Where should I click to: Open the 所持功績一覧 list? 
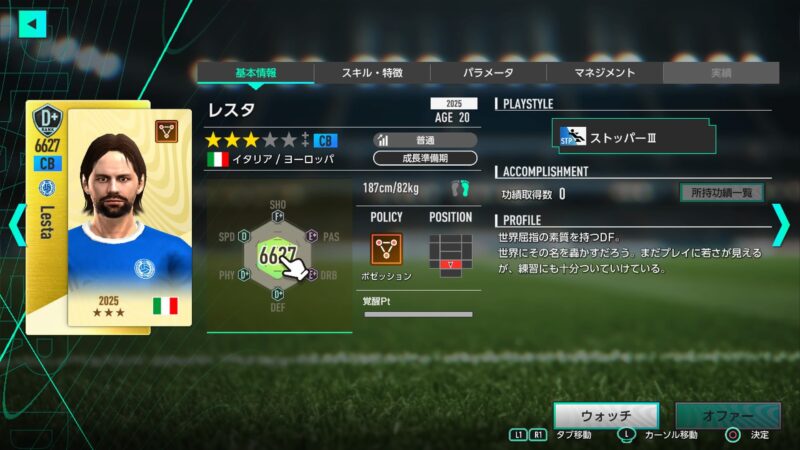click(x=721, y=193)
